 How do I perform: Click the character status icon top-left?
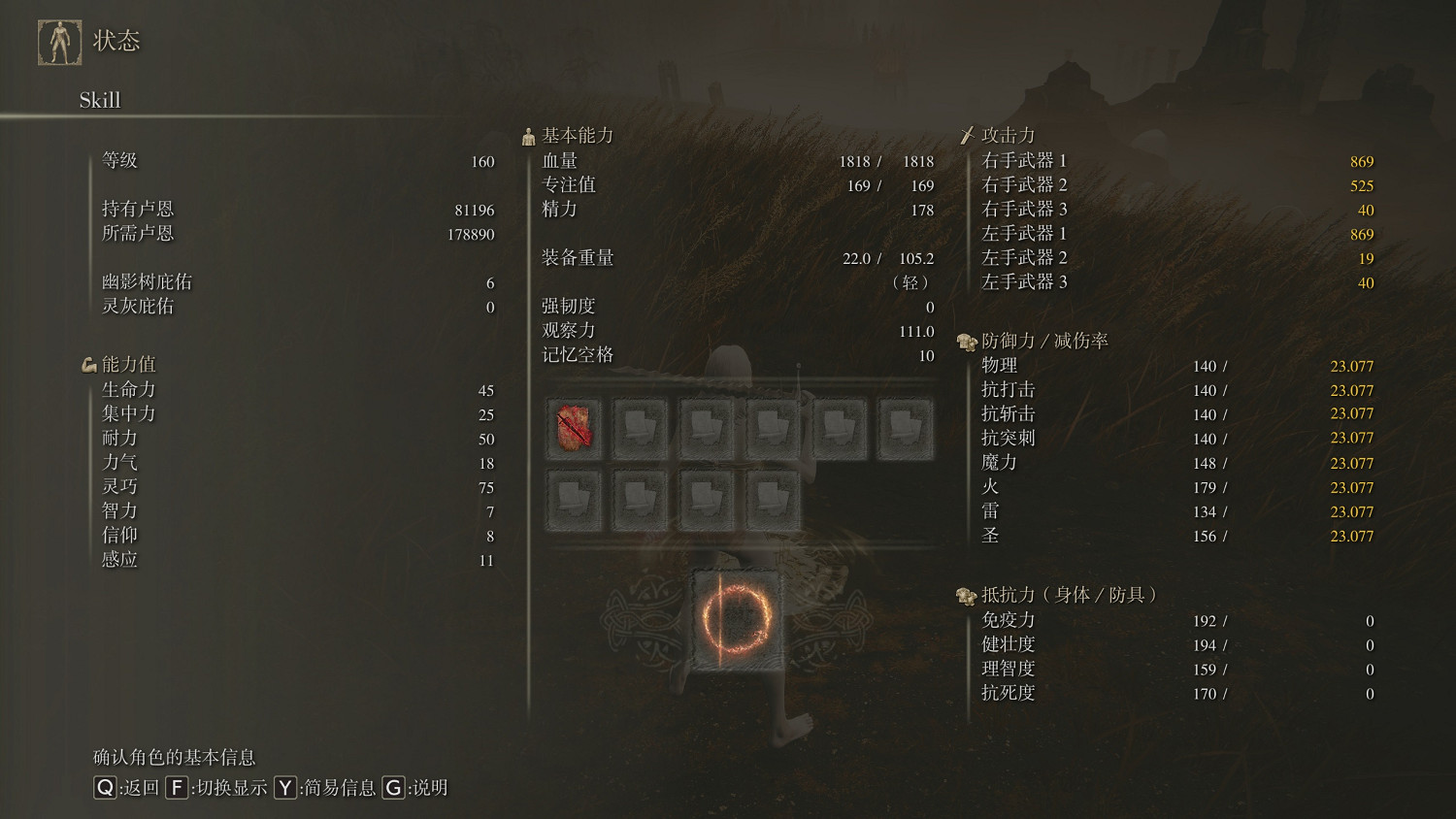coord(59,40)
